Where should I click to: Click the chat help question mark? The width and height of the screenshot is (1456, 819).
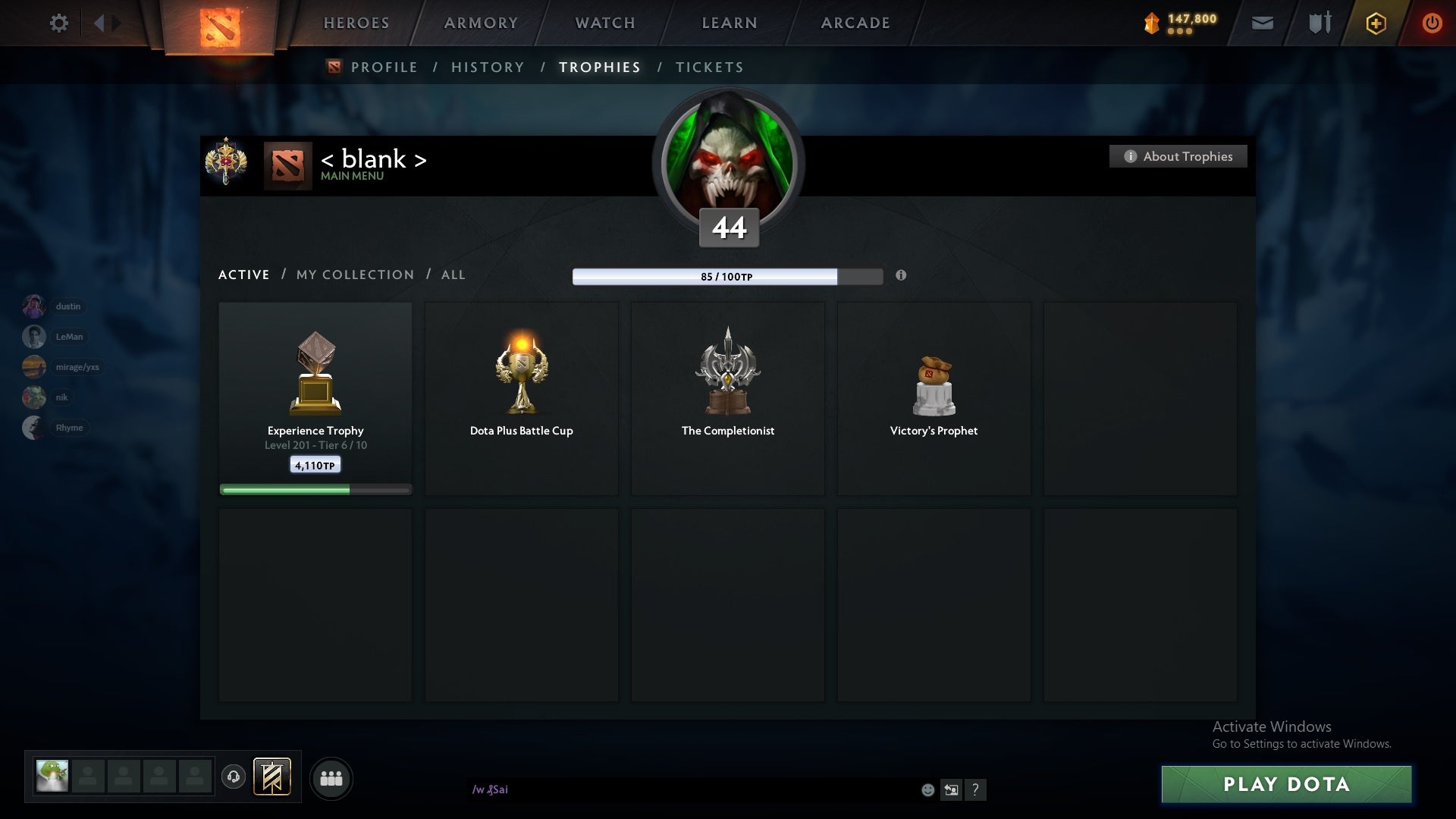(x=977, y=789)
